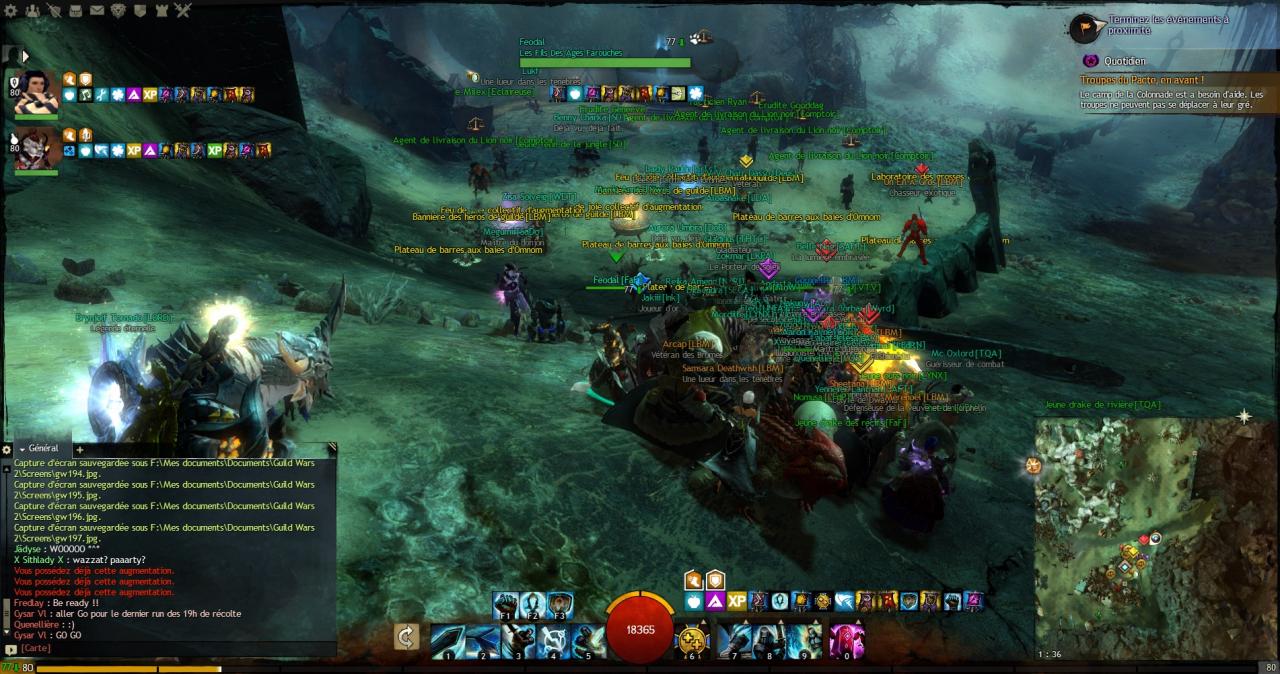Open the contacts and friends icon

[x=32, y=11]
